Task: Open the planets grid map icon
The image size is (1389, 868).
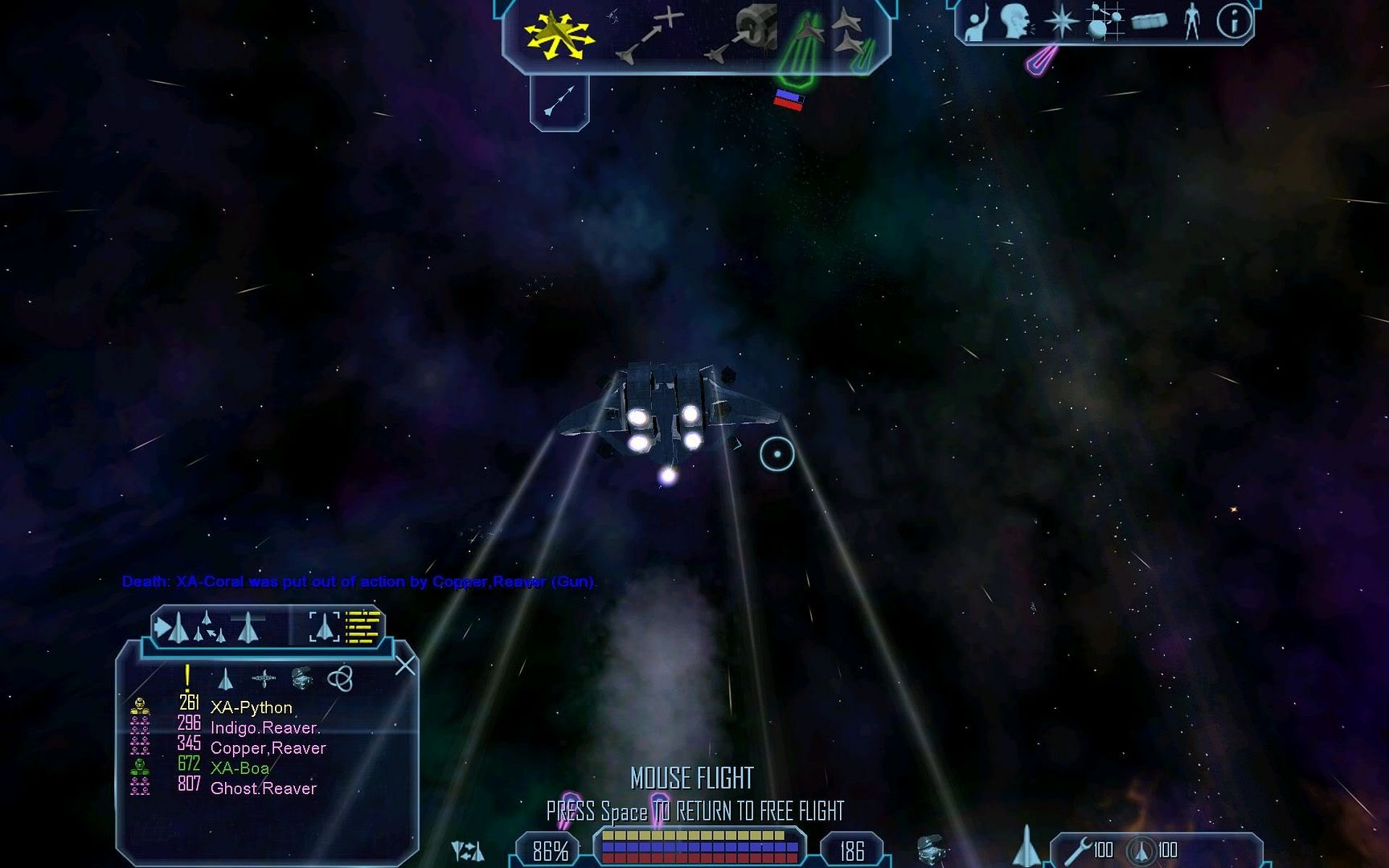Action: click(x=1104, y=22)
